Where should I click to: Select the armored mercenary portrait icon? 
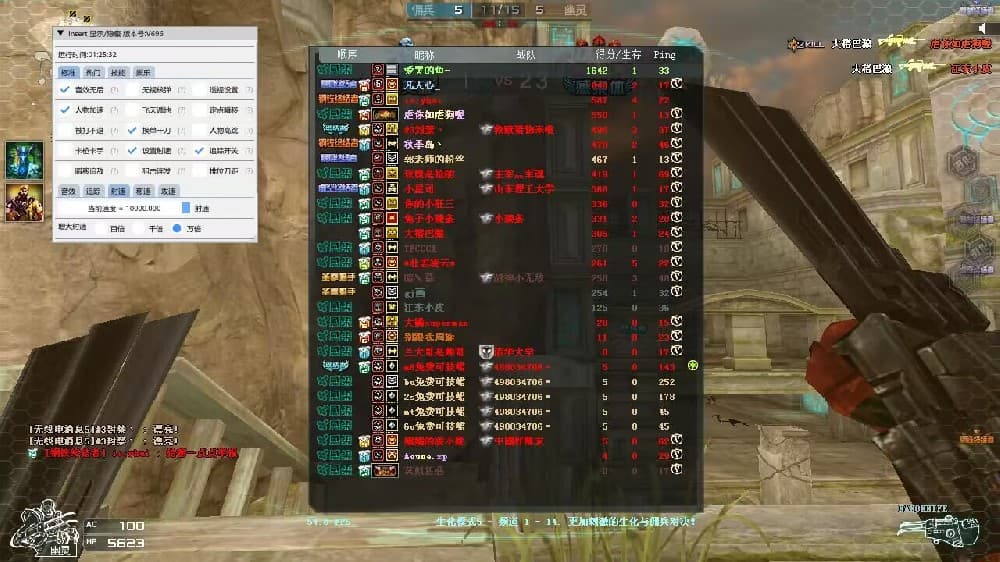tap(20, 201)
